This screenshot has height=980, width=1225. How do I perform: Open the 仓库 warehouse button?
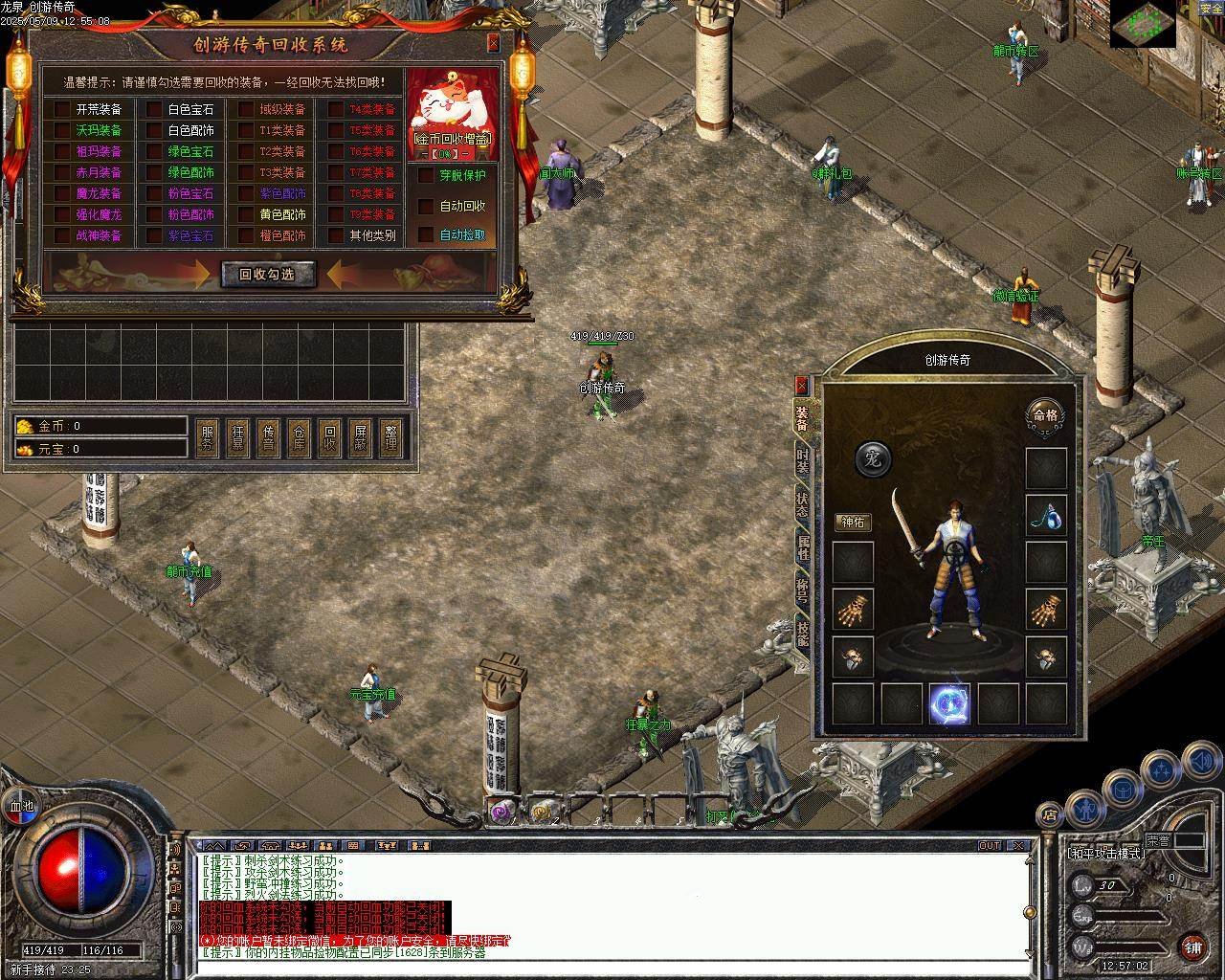299,438
